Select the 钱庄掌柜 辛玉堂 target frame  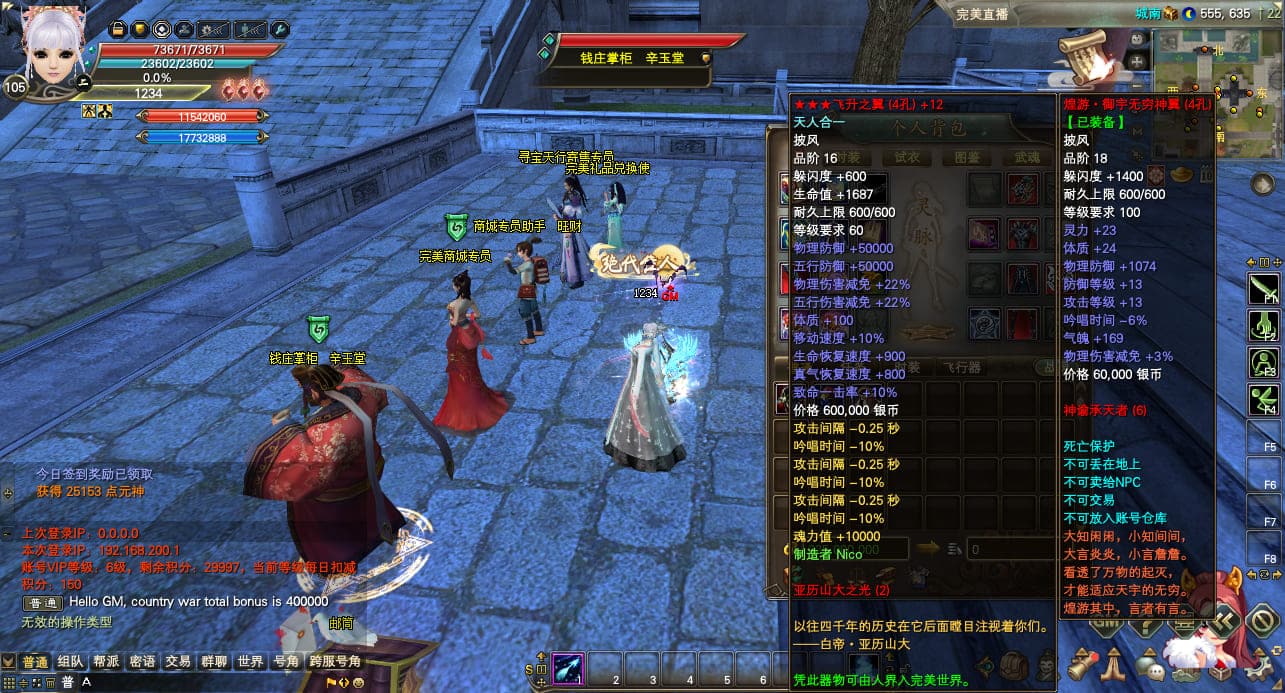pyautogui.click(x=640, y=58)
